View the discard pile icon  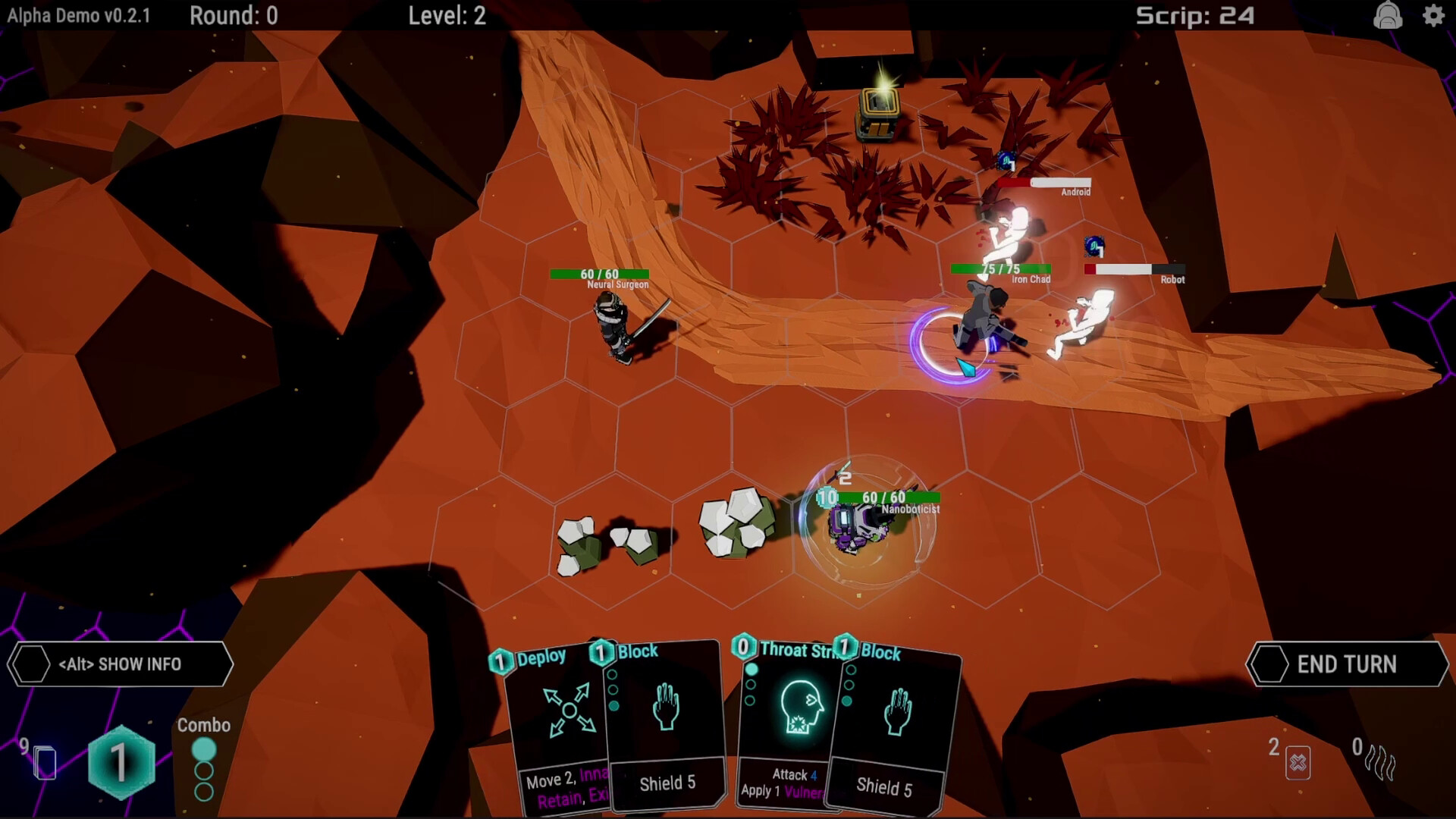[x=1298, y=762]
